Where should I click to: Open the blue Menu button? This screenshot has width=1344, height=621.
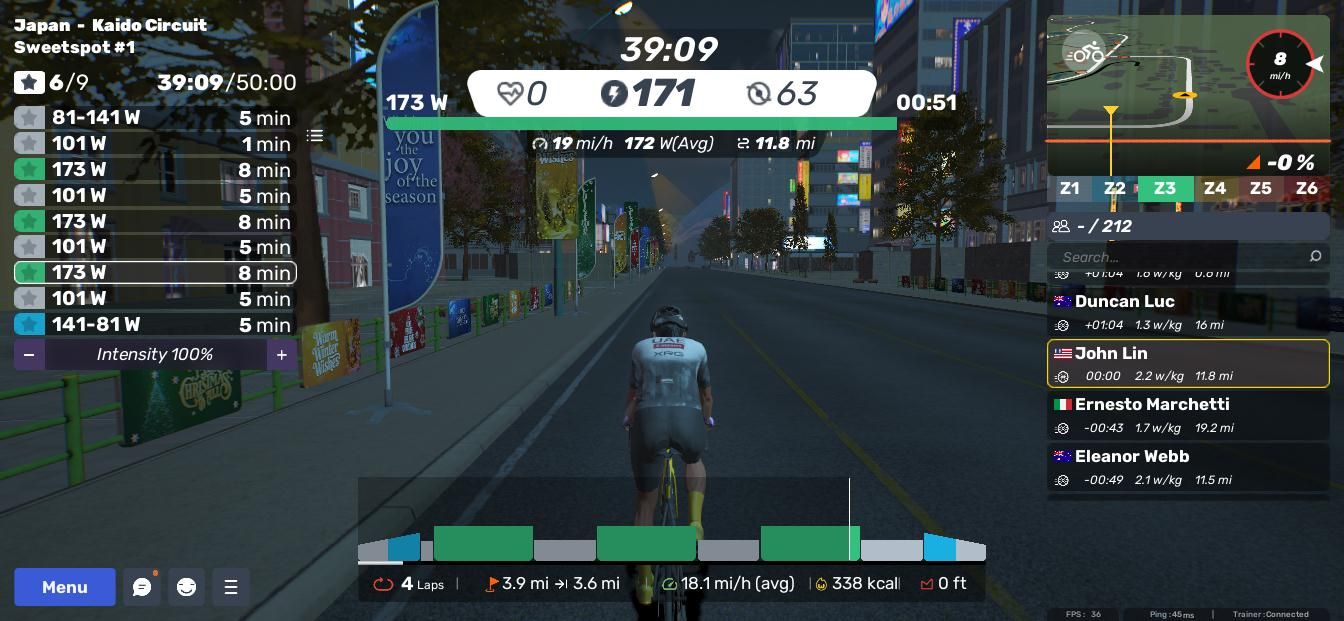pyautogui.click(x=65, y=587)
